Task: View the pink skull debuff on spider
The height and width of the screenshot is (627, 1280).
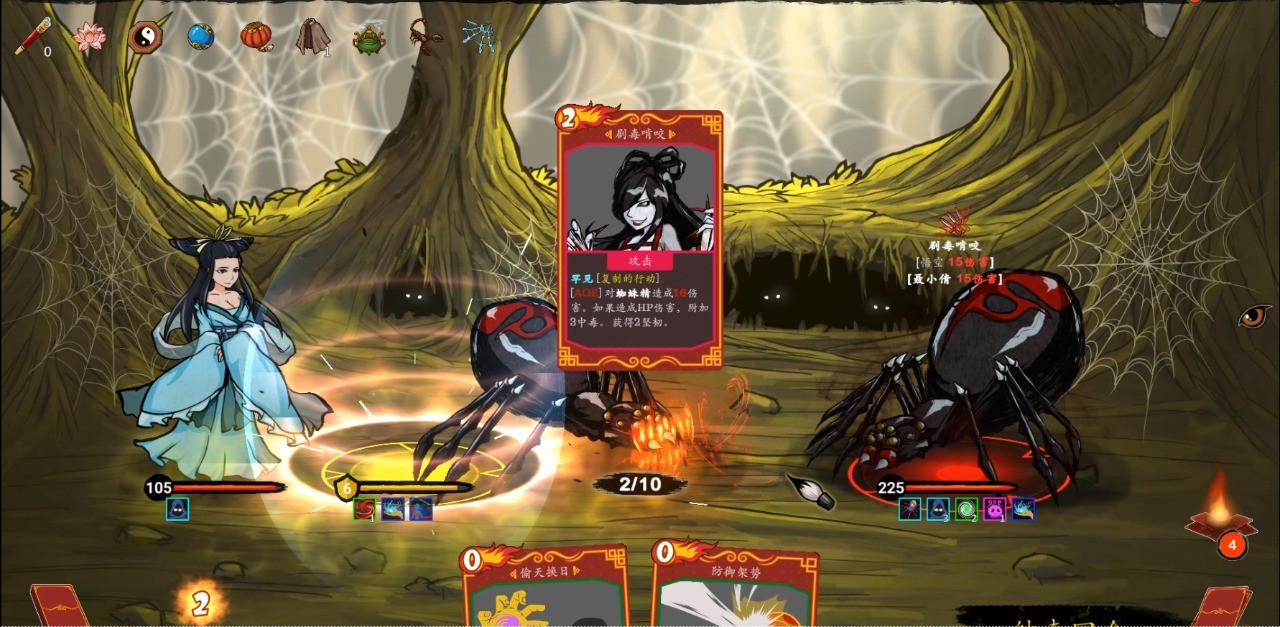Action: coord(994,509)
